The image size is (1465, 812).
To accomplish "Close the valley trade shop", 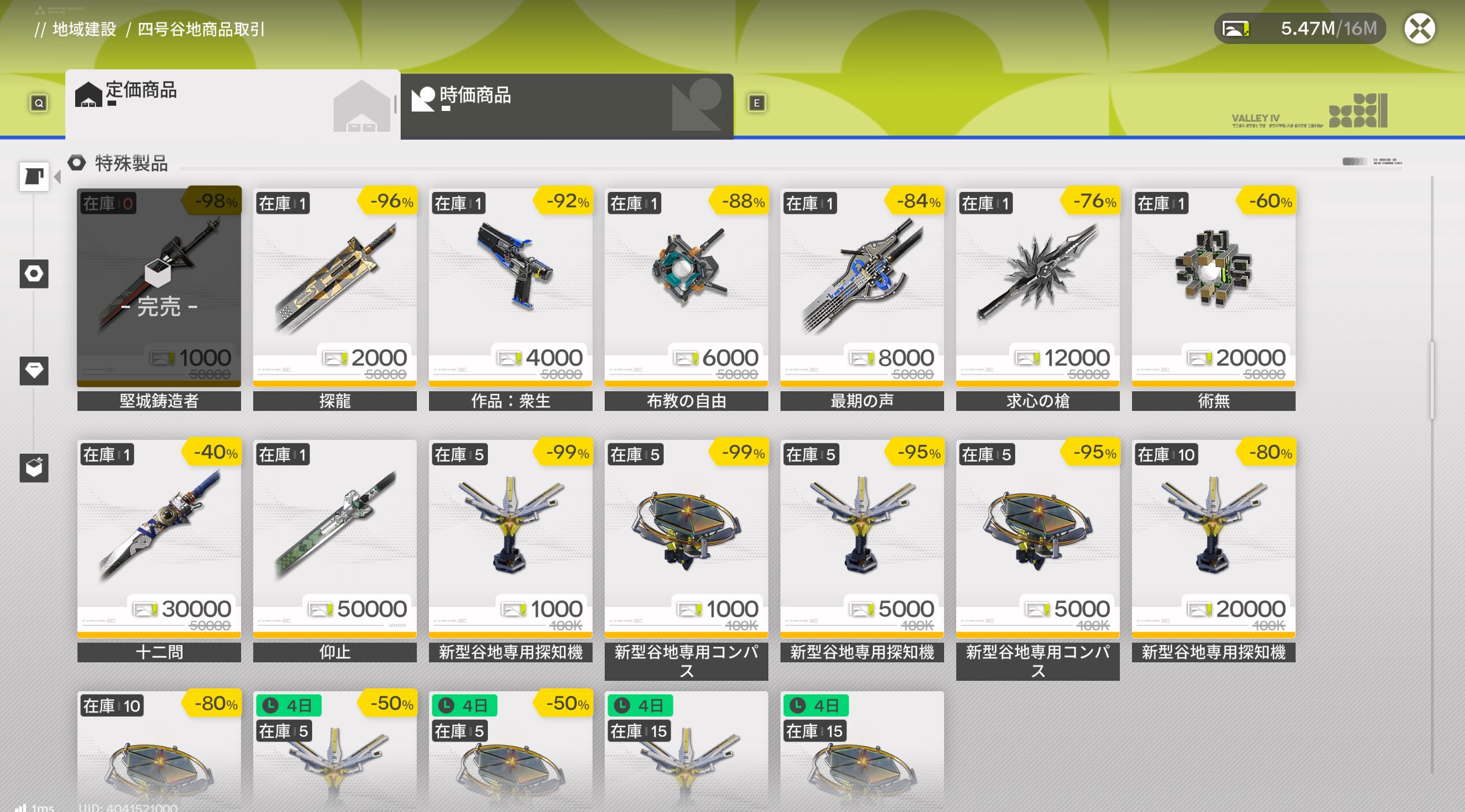I will pos(1419,29).
